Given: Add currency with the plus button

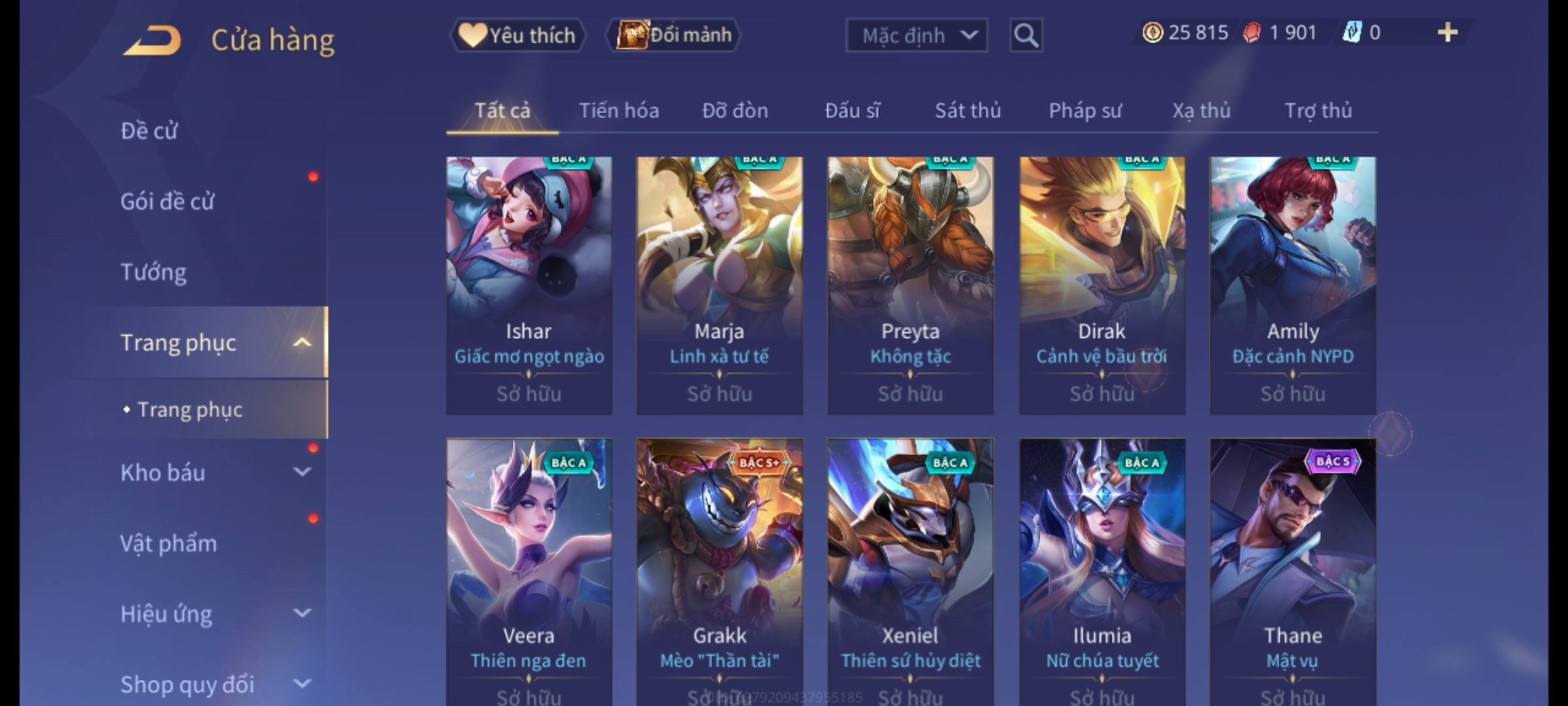Looking at the screenshot, I should pyautogui.click(x=1447, y=33).
